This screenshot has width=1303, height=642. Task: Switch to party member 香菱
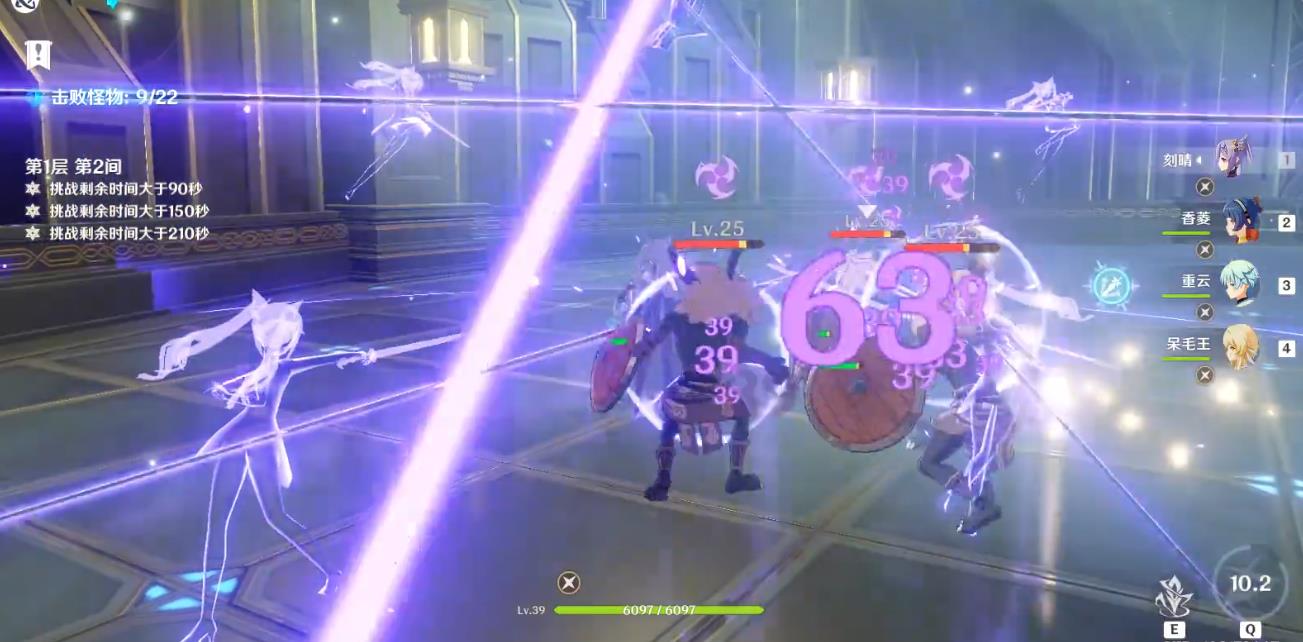point(1241,221)
